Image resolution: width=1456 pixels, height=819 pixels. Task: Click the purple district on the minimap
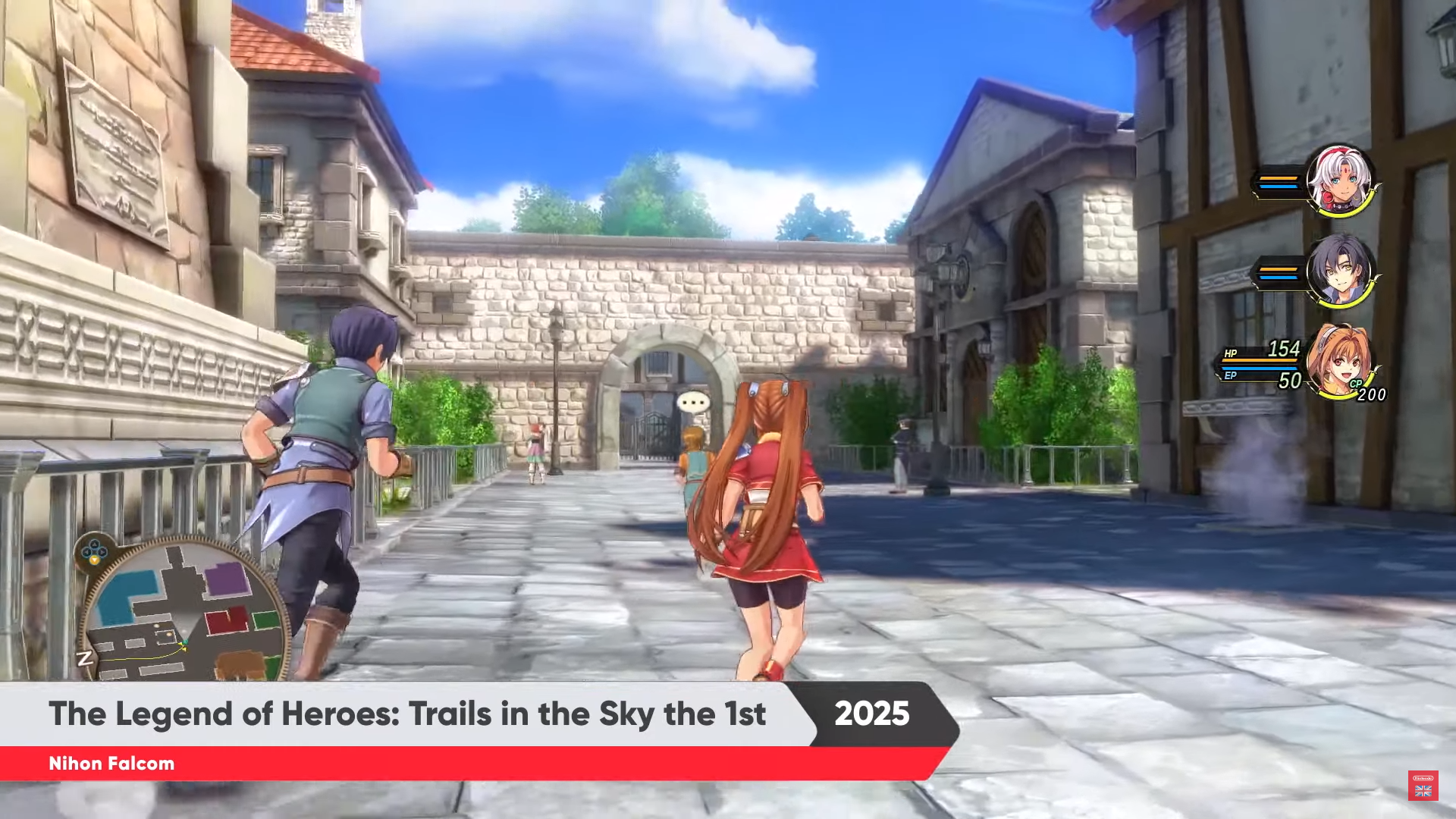pyautogui.click(x=227, y=579)
